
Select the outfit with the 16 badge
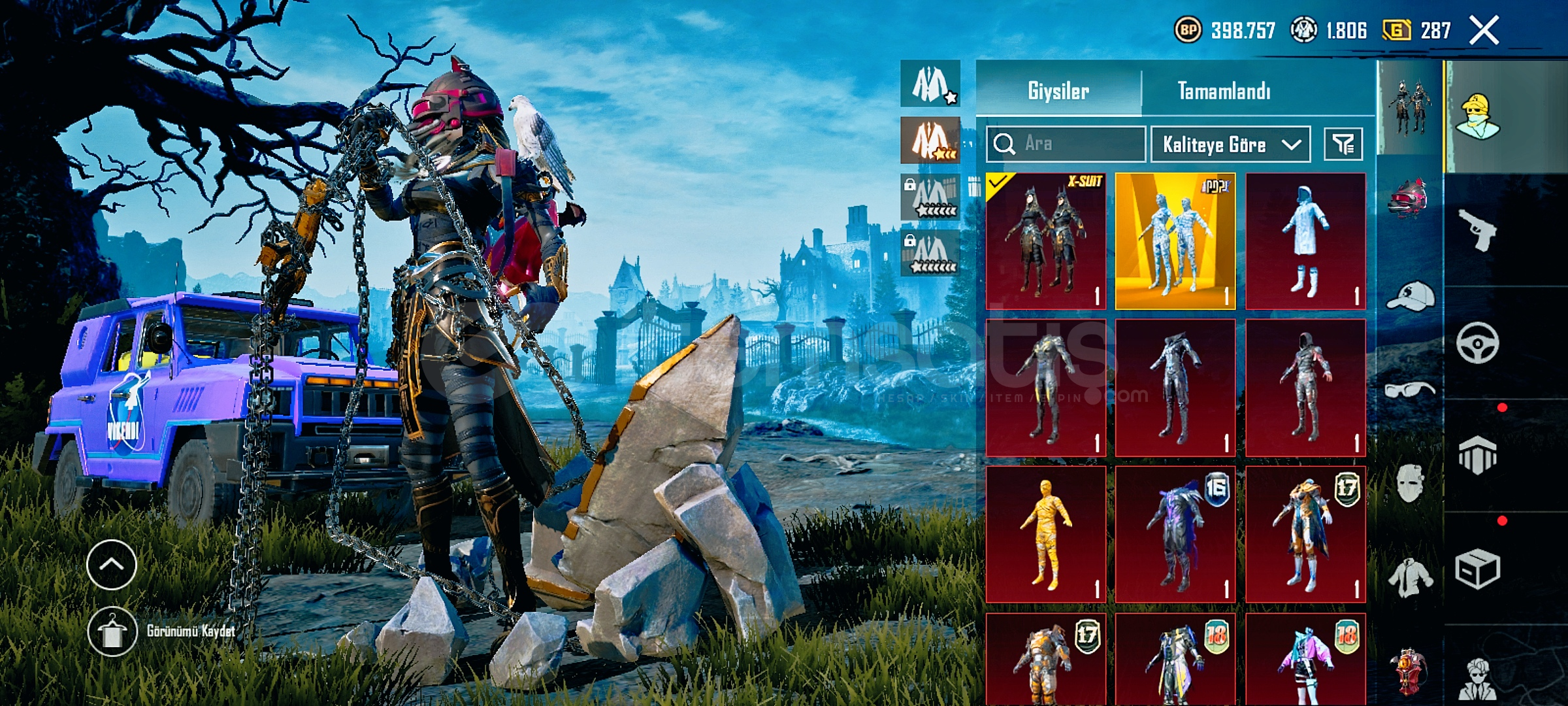[1175, 534]
